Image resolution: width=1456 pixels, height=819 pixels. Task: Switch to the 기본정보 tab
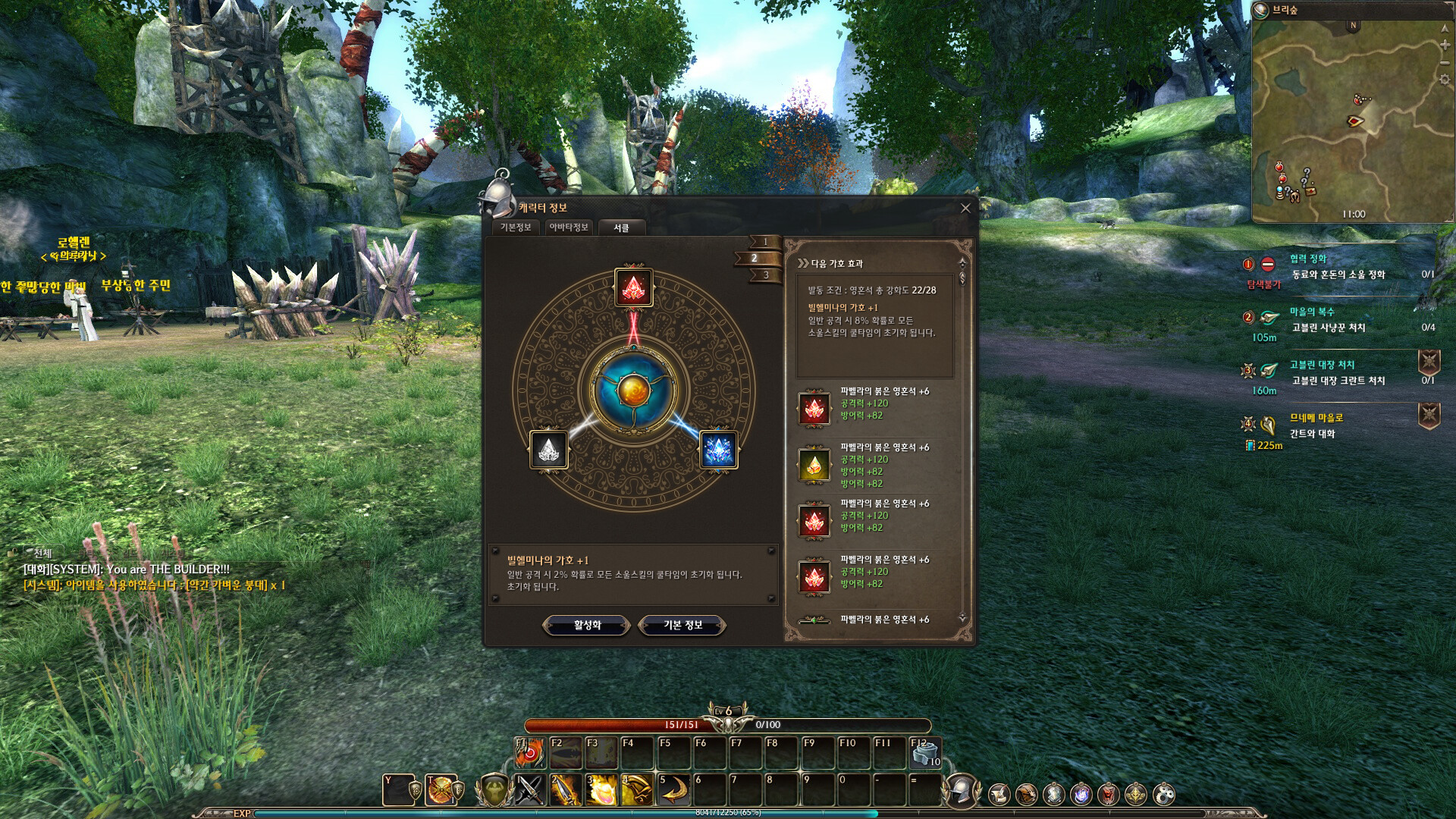click(x=516, y=227)
